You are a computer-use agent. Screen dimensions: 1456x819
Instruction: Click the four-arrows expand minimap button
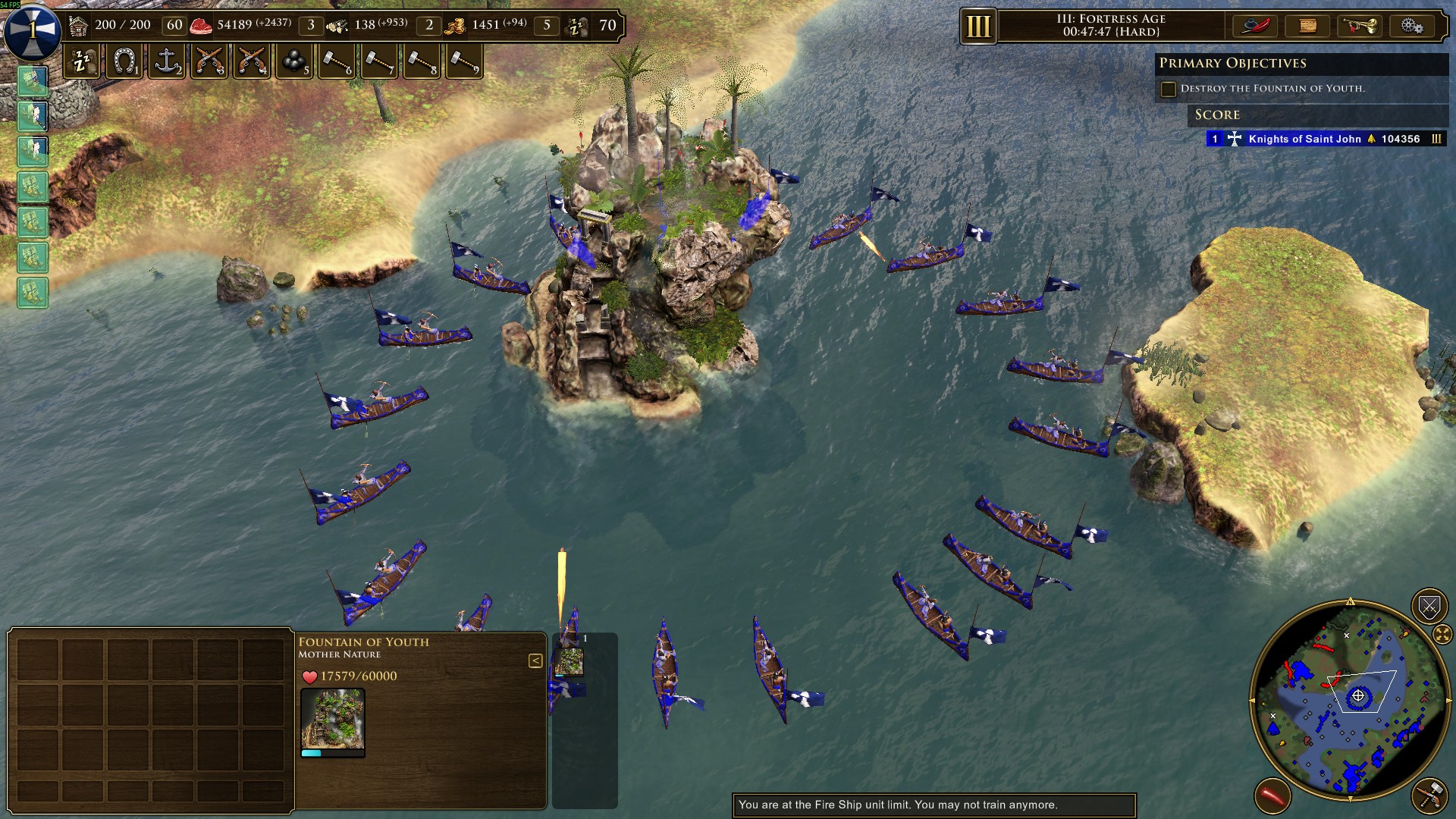click(x=1442, y=634)
